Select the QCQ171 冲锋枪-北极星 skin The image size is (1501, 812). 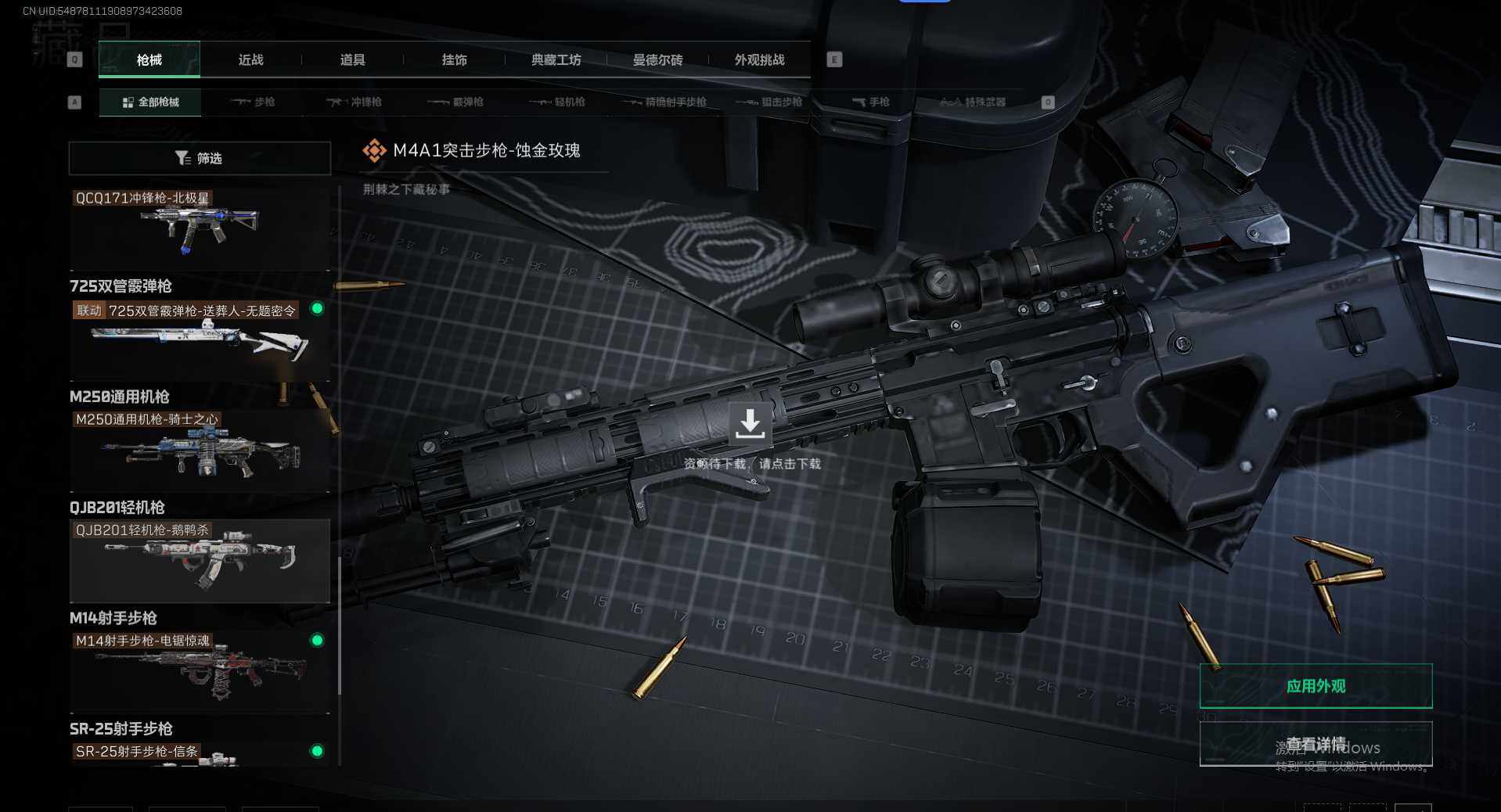(x=200, y=228)
